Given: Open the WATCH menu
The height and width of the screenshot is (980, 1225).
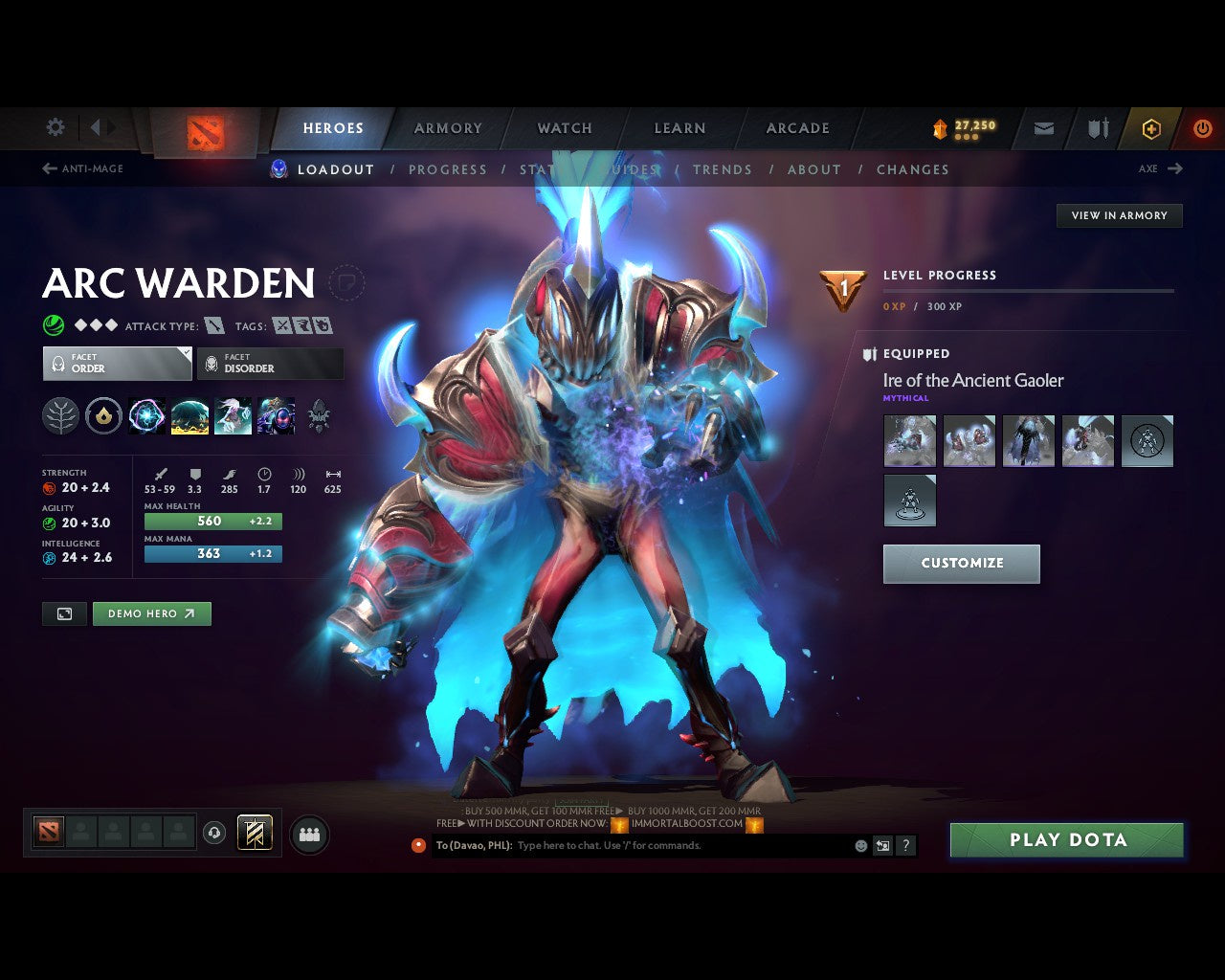Looking at the screenshot, I should [565, 127].
